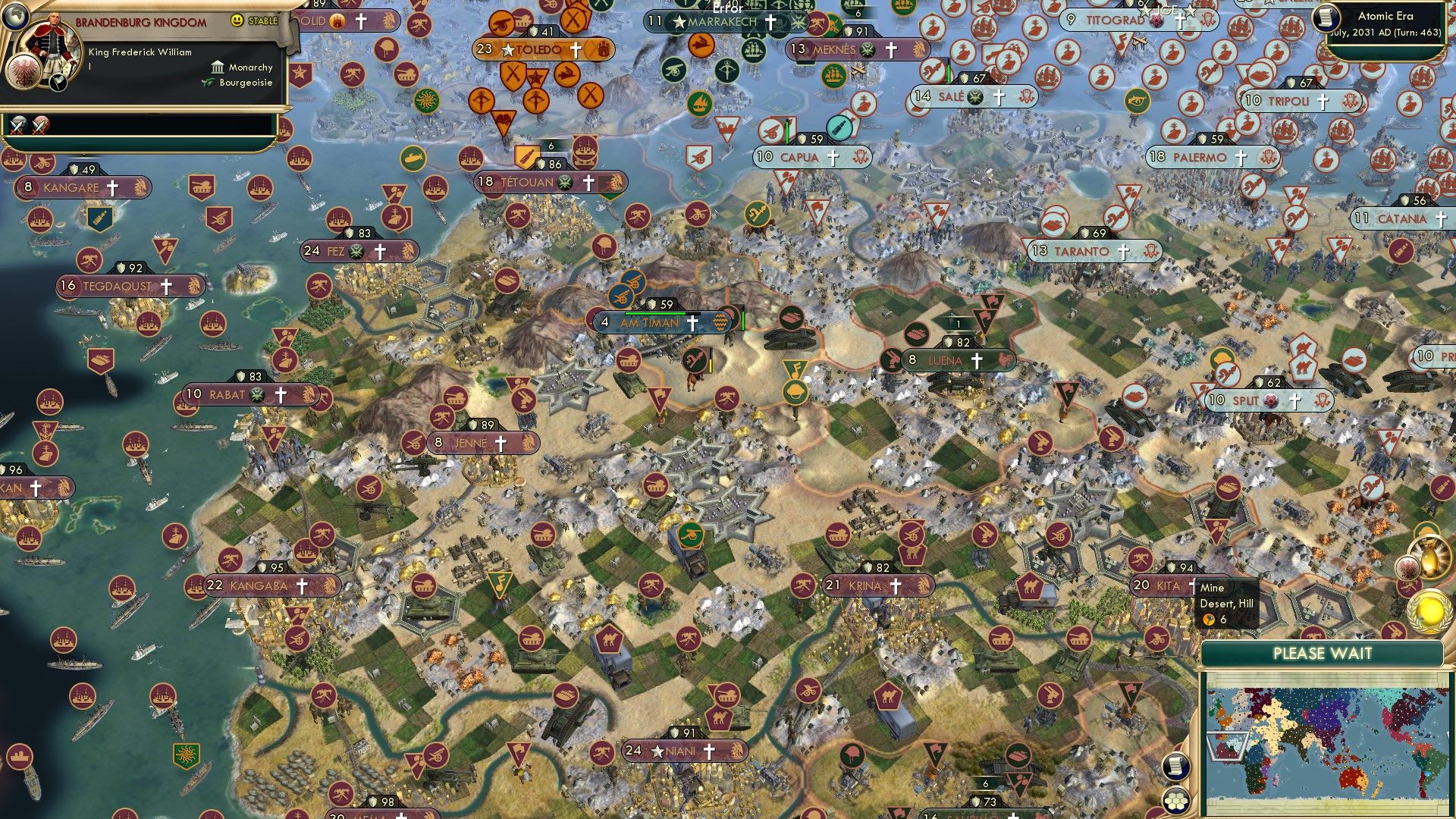1456x819 pixels.
Task: Click the Brandenburg eagle notification icon
Action: click(1406, 568)
